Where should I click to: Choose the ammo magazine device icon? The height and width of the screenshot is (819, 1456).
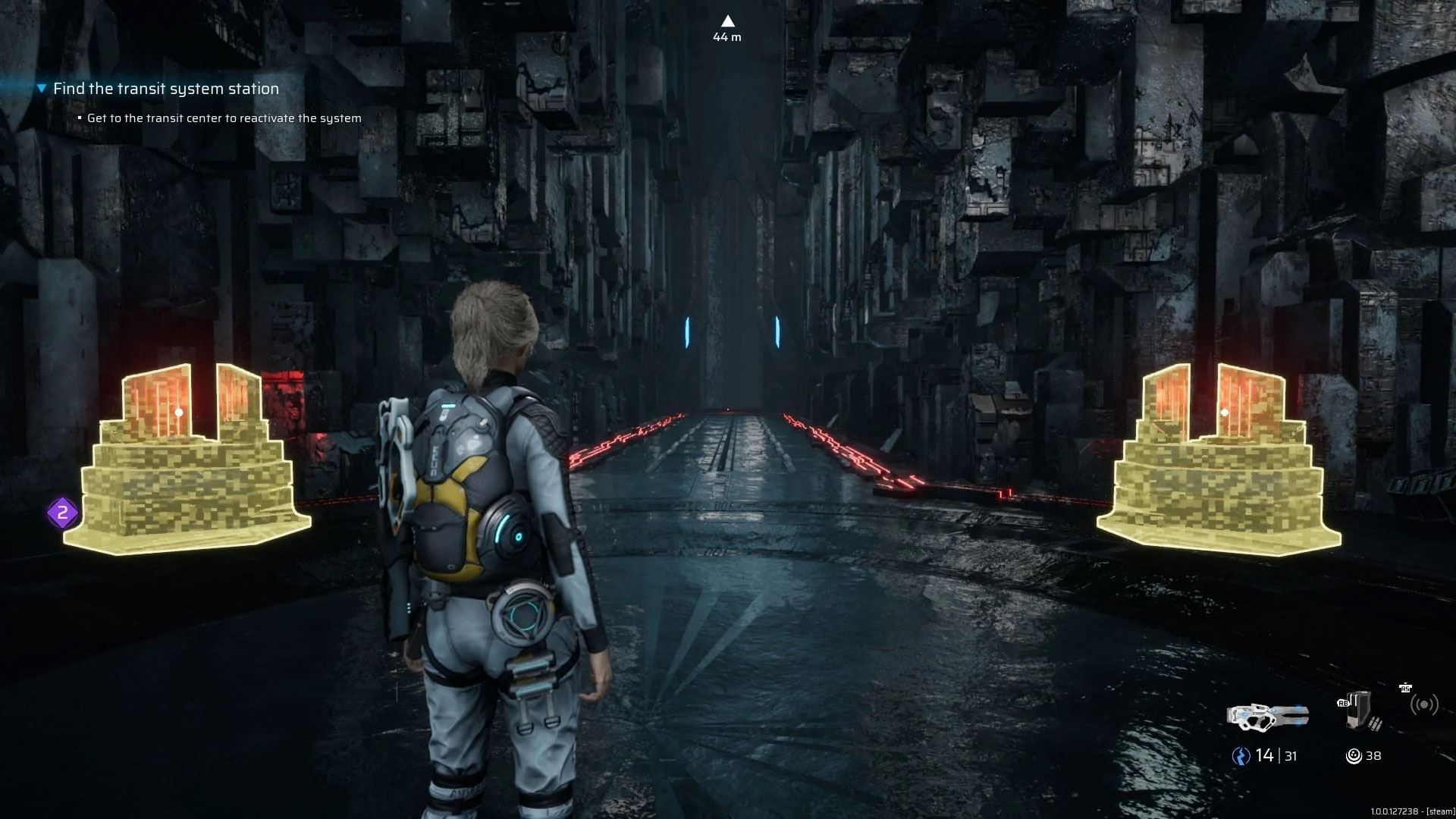(x=1360, y=711)
